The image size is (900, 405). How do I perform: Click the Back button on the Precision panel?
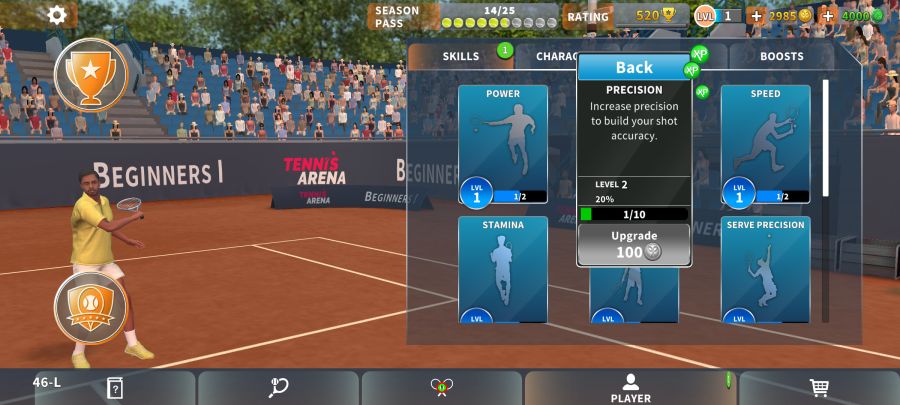(634, 67)
